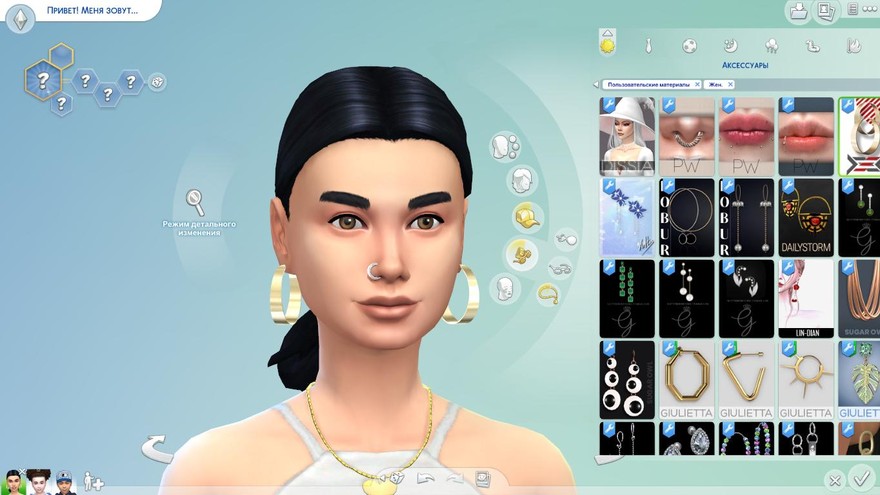Open the Sim name field "Привет! Меня зовут..."
The width and height of the screenshot is (880, 495).
90,11
